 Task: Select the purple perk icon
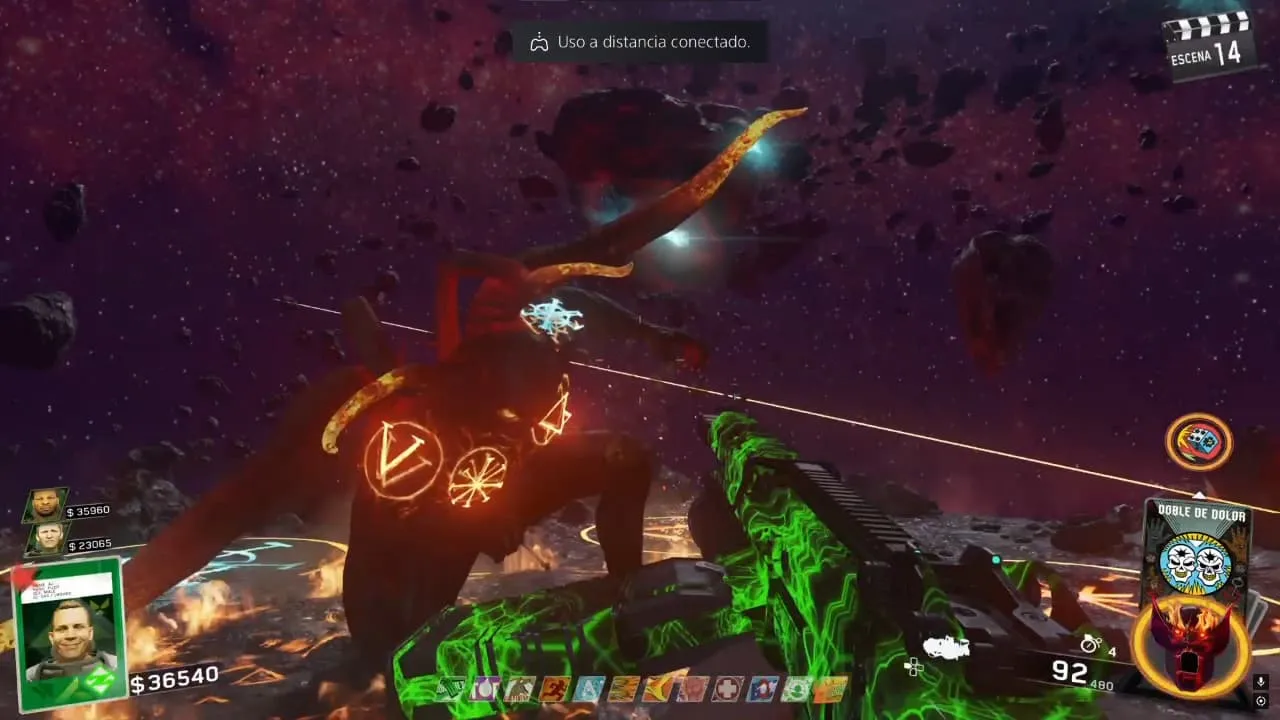(x=484, y=689)
